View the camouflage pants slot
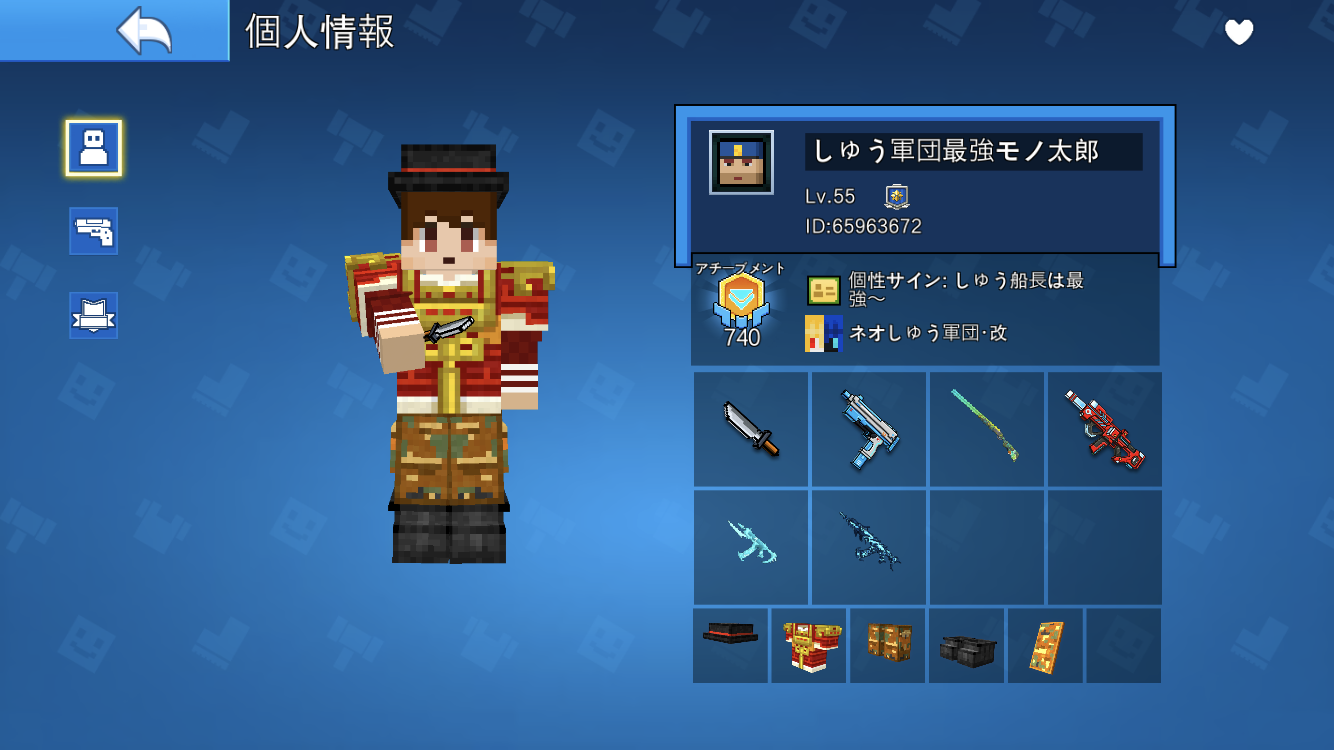The height and width of the screenshot is (750, 1334). pos(888,646)
